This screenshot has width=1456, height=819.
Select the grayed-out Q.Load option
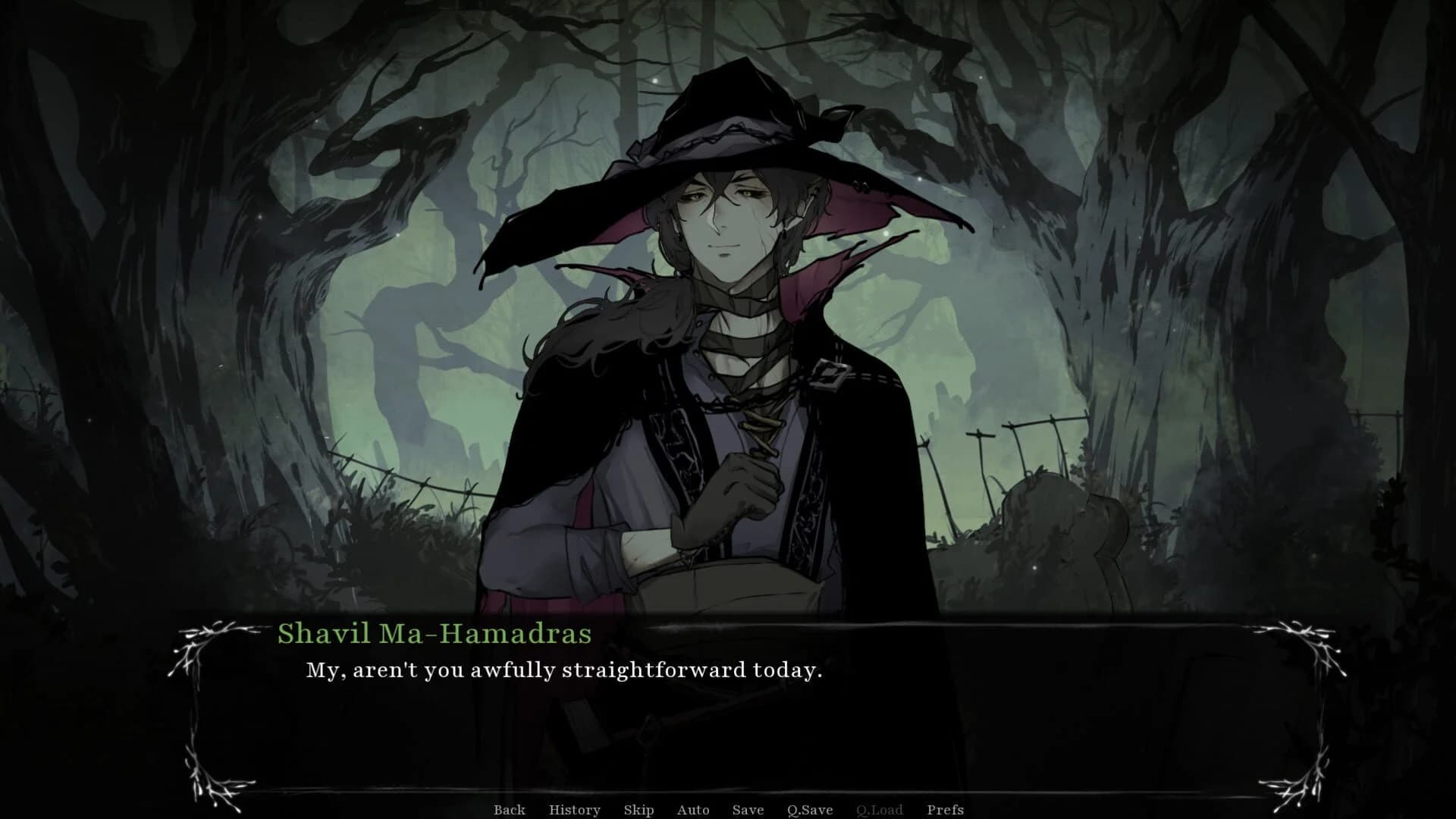[x=880, y=810]
